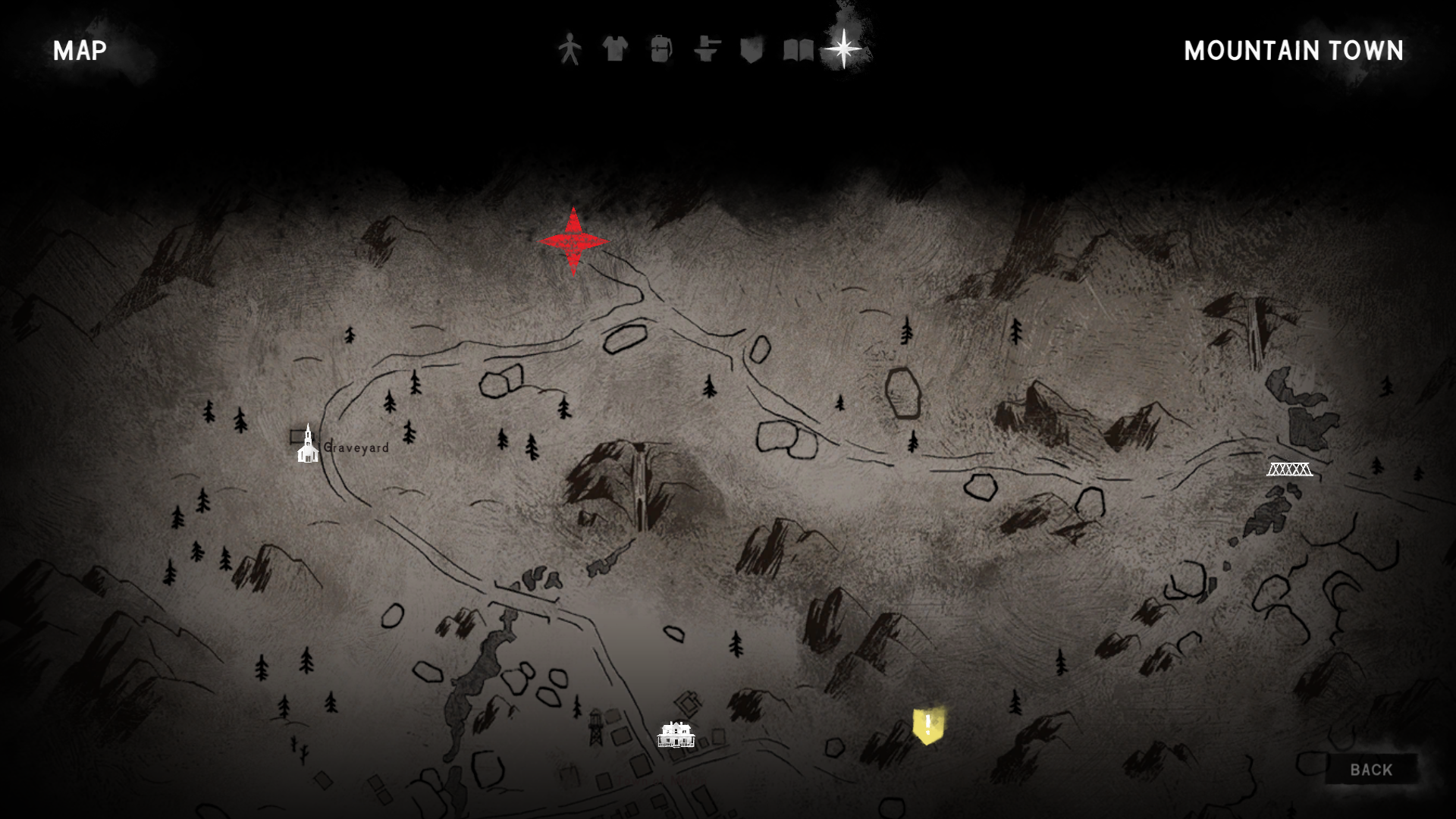1456x819 pixels.
Task: Open the shield badge tab
Action: coord(752,50)
